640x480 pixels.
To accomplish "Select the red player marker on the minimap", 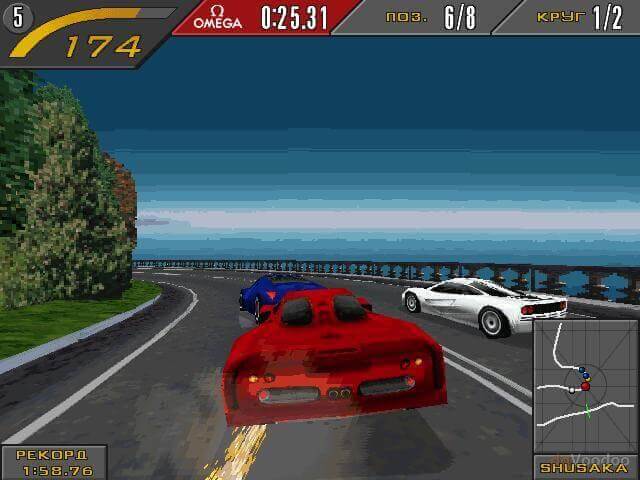I will 586,385.
